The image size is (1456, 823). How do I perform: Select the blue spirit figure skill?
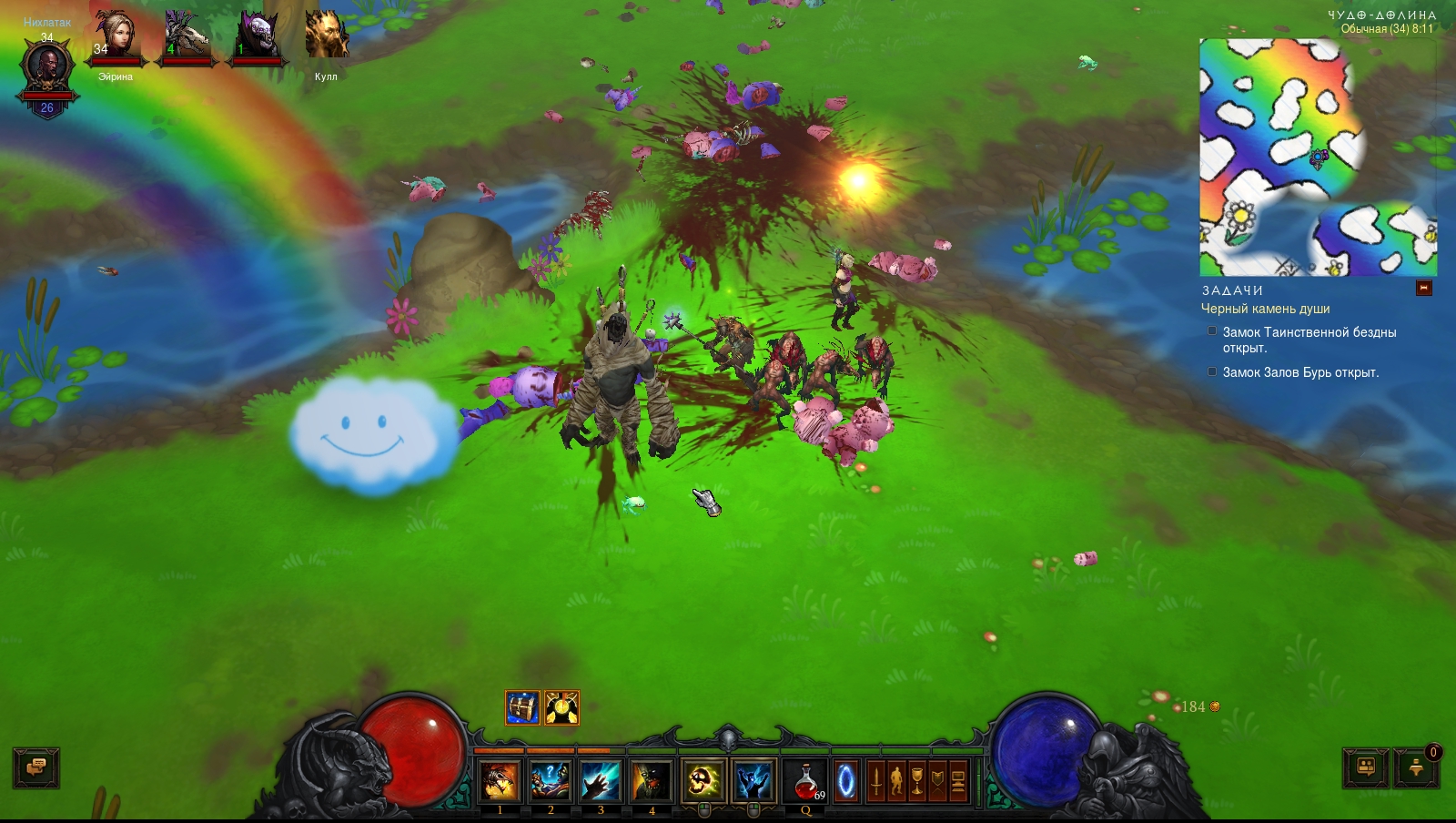[753, 781]
